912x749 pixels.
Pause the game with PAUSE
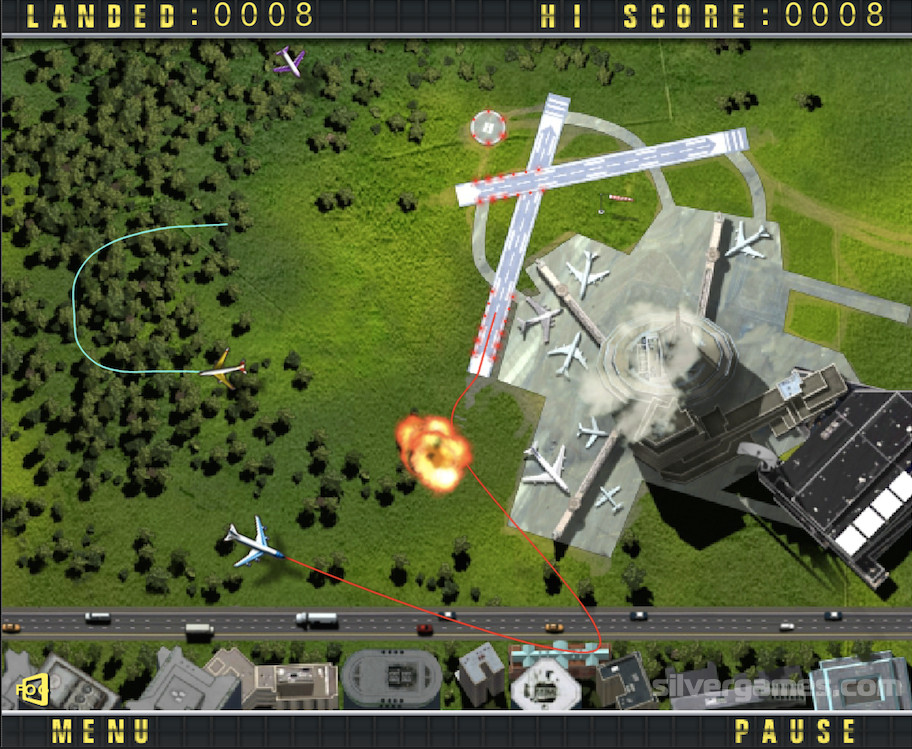tap(794, 731)
